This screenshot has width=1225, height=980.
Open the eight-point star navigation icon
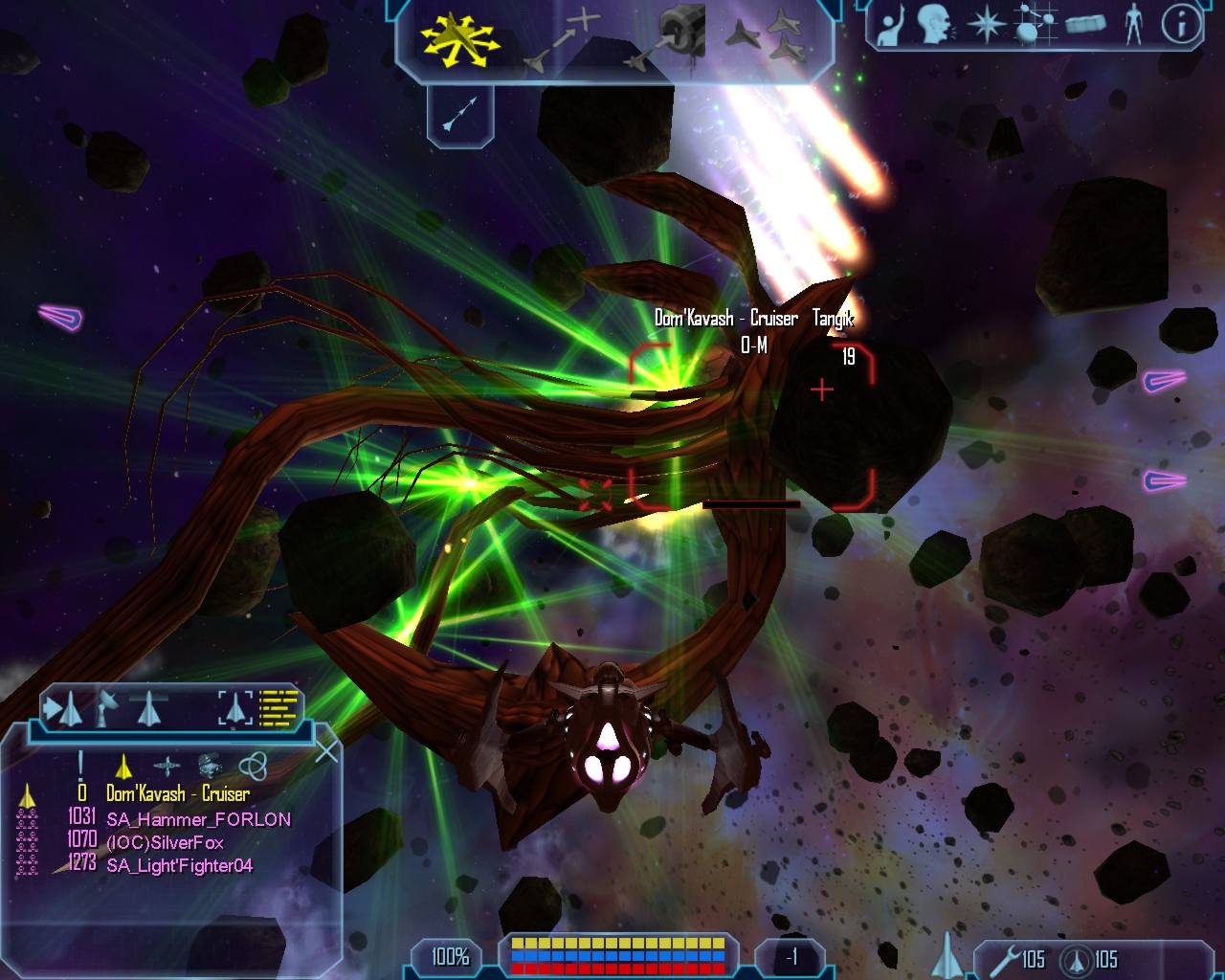coord(986,25)
